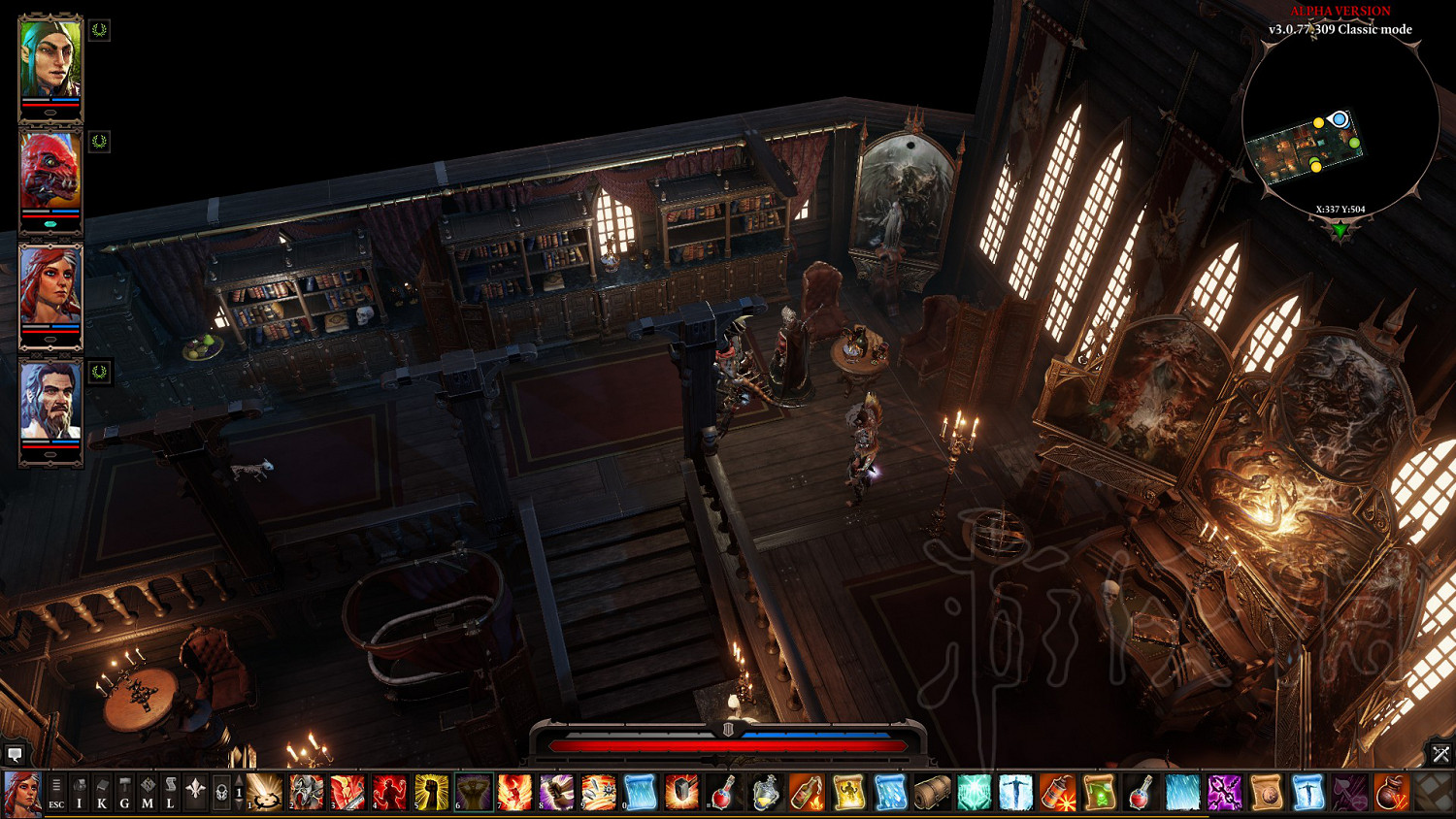This screenshot has height=819, width=1456.
Task: Use the green poison skull scroll
Action: [x=1099, y=793]
